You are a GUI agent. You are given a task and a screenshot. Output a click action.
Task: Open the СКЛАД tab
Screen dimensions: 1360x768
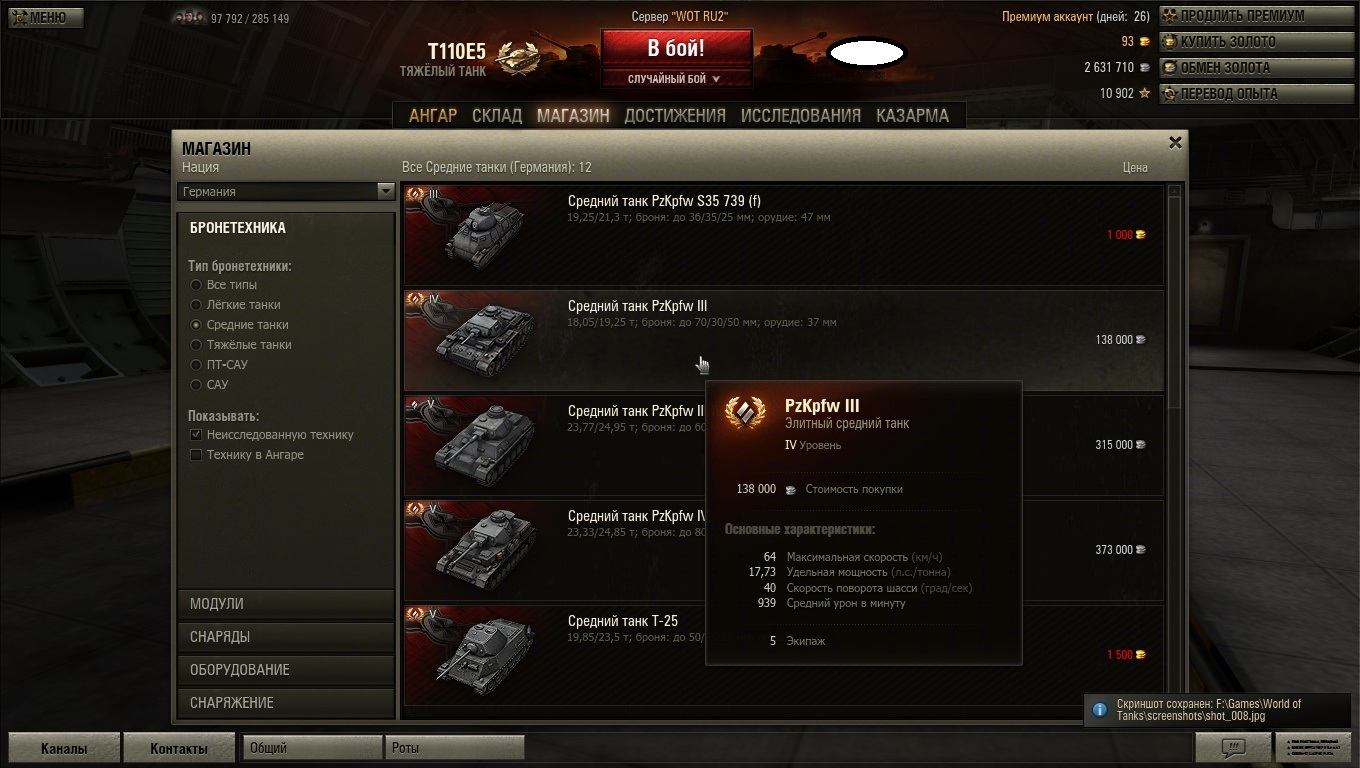click(497, 115)
